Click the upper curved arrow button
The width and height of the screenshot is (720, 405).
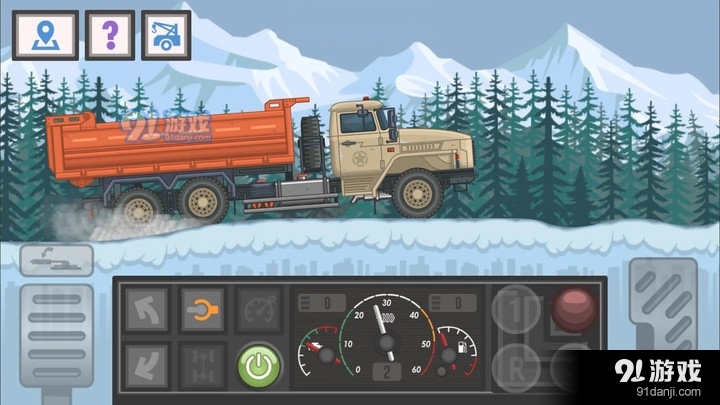[x=145, y=309]
